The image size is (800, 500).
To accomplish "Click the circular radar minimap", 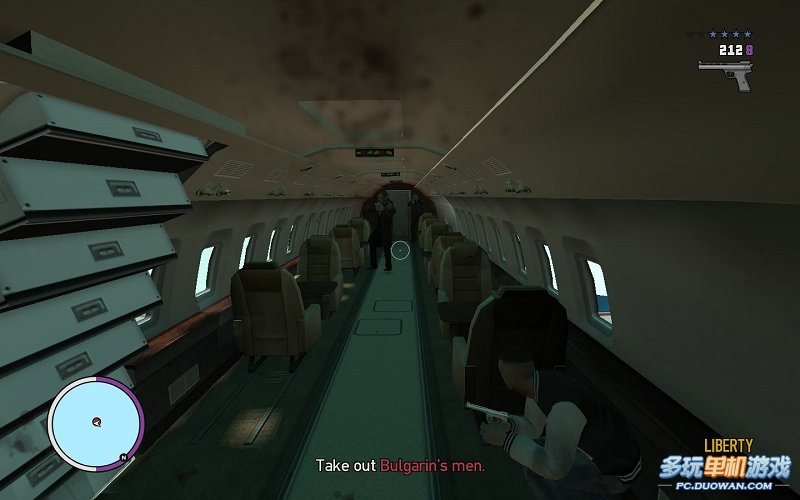I will [91, 422].
